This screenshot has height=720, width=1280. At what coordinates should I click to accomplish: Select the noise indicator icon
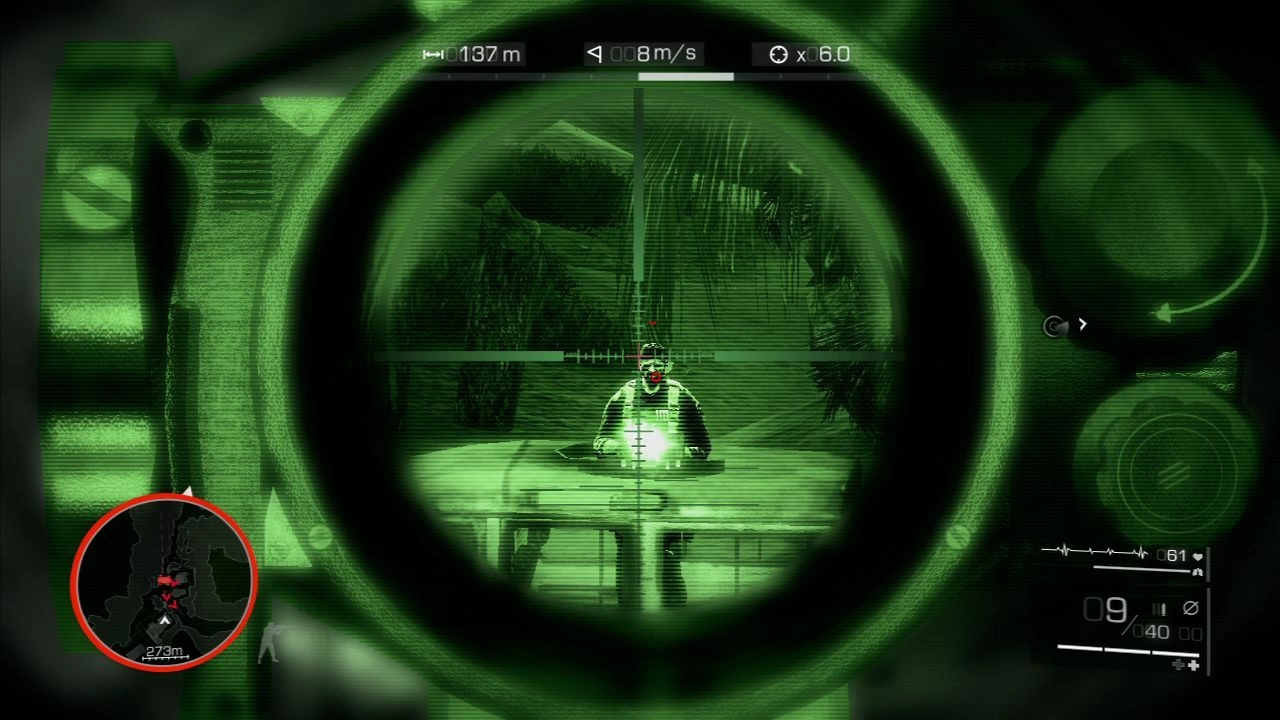click(1054, 325)
